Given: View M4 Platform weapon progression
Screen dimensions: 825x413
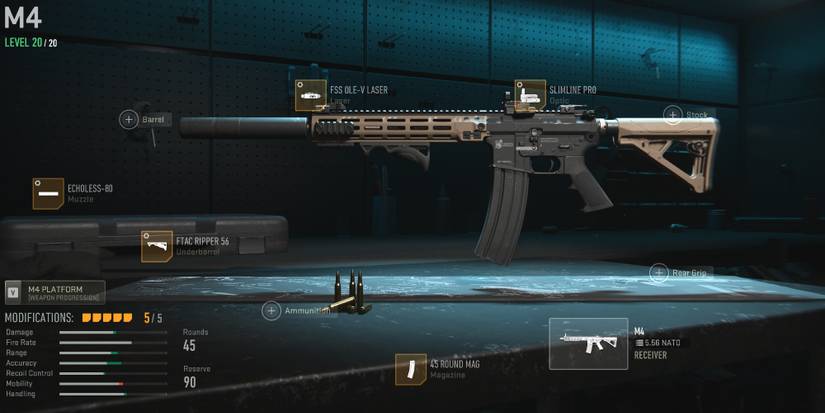Looking at the screenshot, I should [x=55, y=292].
